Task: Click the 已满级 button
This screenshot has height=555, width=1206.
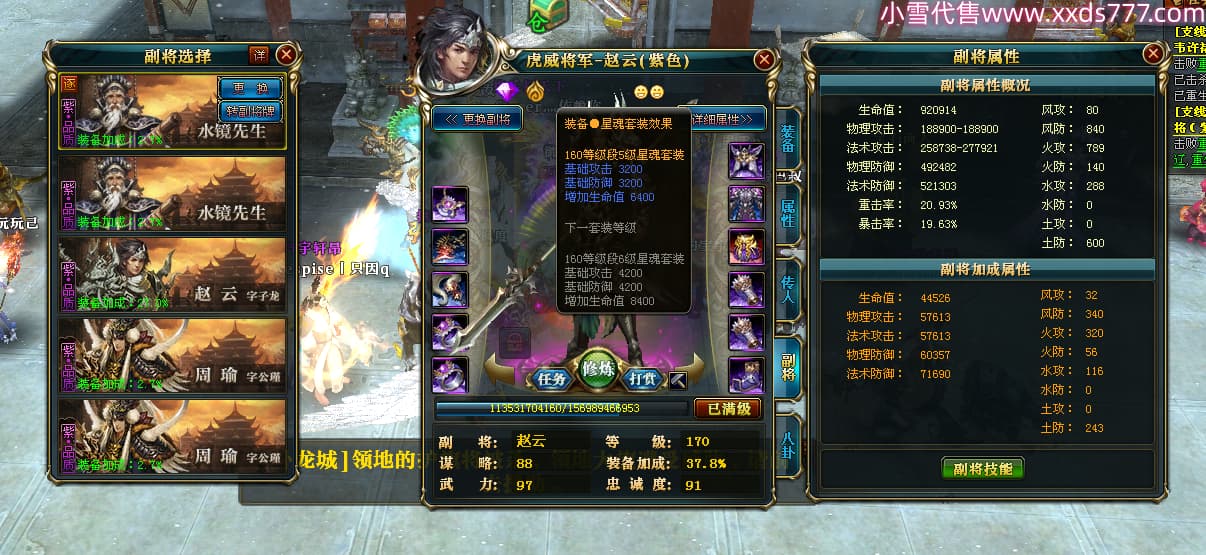Action: tap(728, 408)
